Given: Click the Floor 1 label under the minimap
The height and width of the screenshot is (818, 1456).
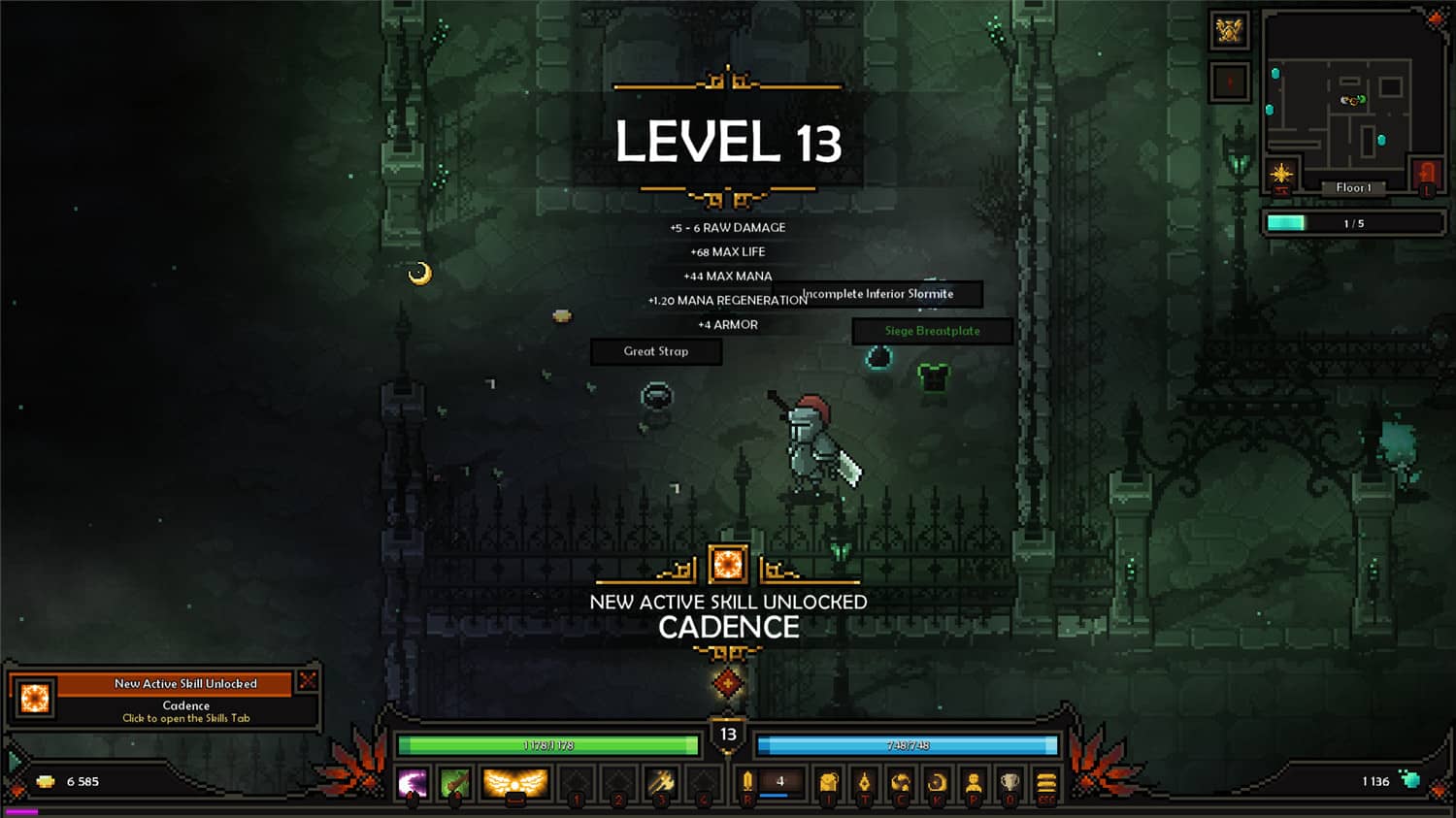Looking at the screenshot, I should pos(1354,187).
